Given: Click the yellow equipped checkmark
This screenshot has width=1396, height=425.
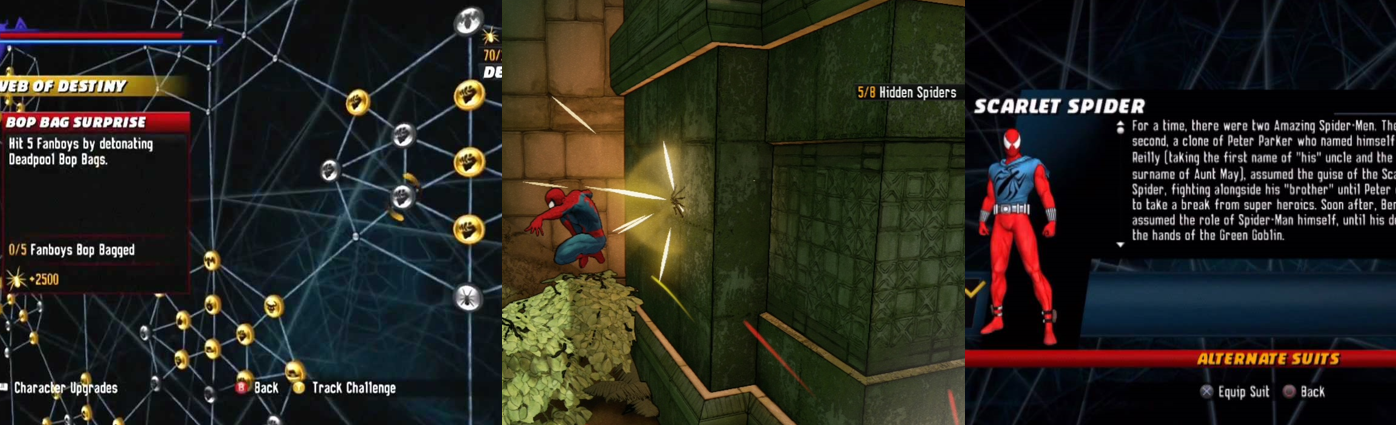Looking at the screenshot, I should [x=975, y=289].
